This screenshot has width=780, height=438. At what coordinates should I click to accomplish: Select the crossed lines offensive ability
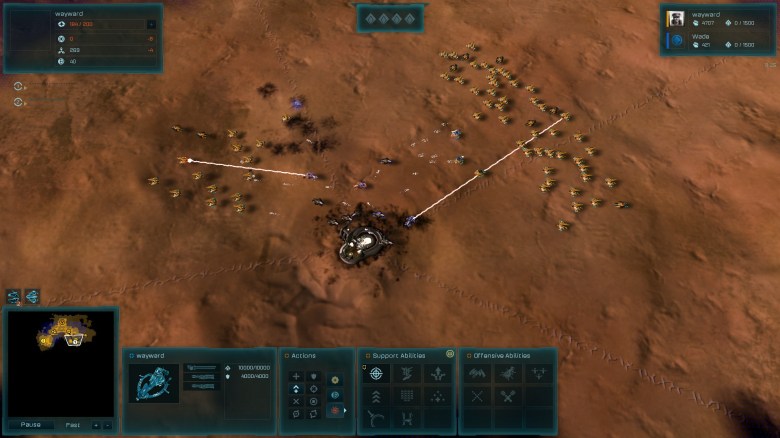pyautogui.click(x=477, y=396)
